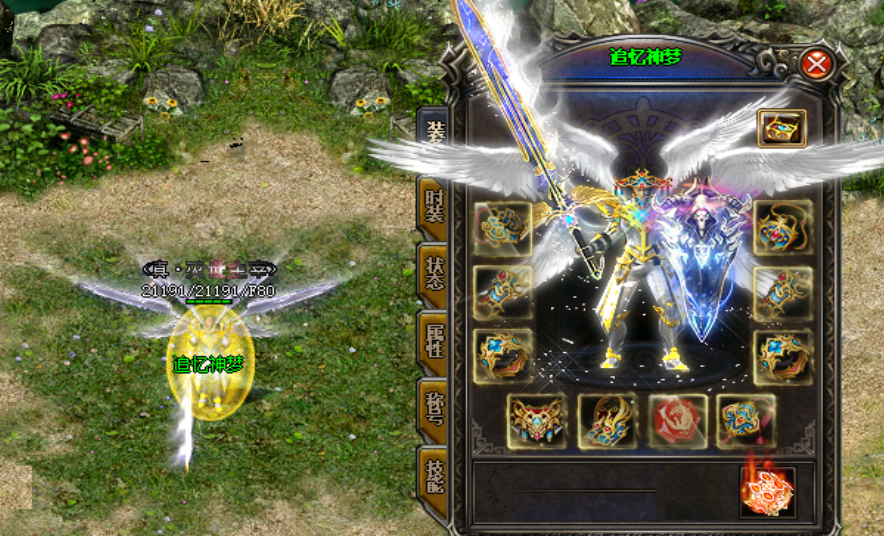Viewport: 884px width, 536px height.
Task: Switch to the 状态 status tab
Action: tap(433, 273)
